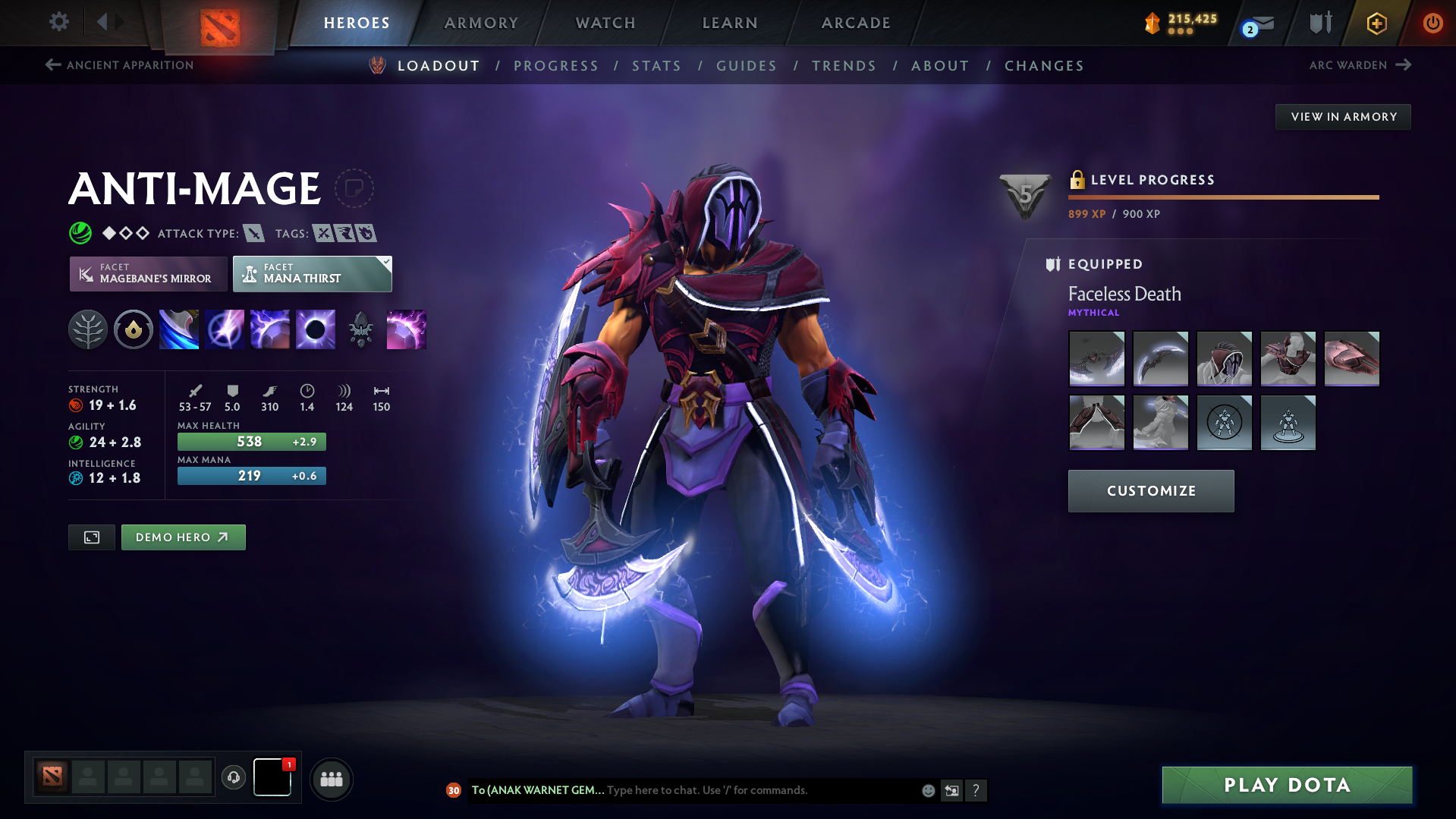The height and width of the screenshot is (819, 1456).
Task: Select the Blink ability icon
Action: (x=225, y=329)
